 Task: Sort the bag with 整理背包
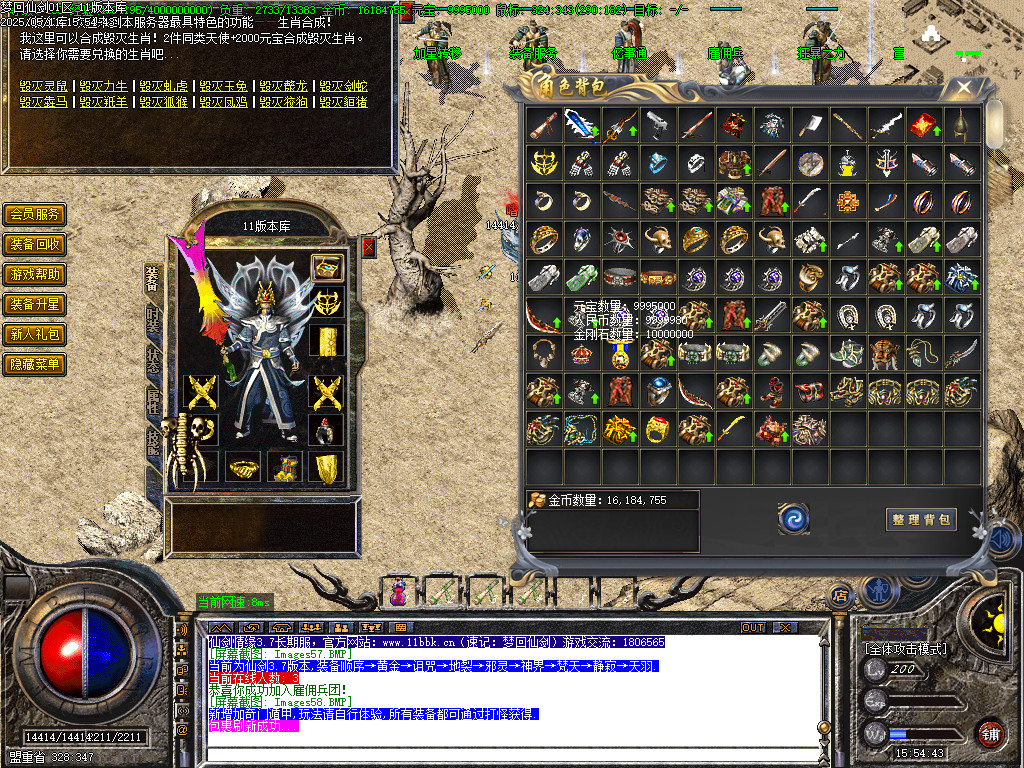click(921, 519)
